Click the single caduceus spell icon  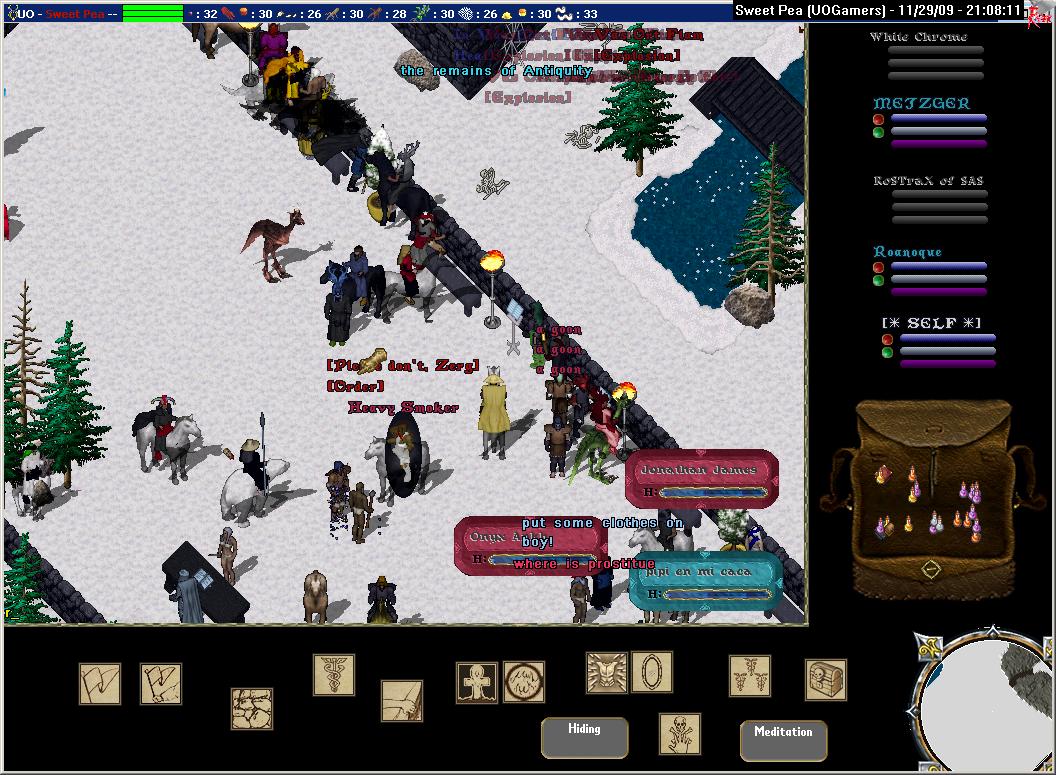pyautogui.click(x=334, y=675)
